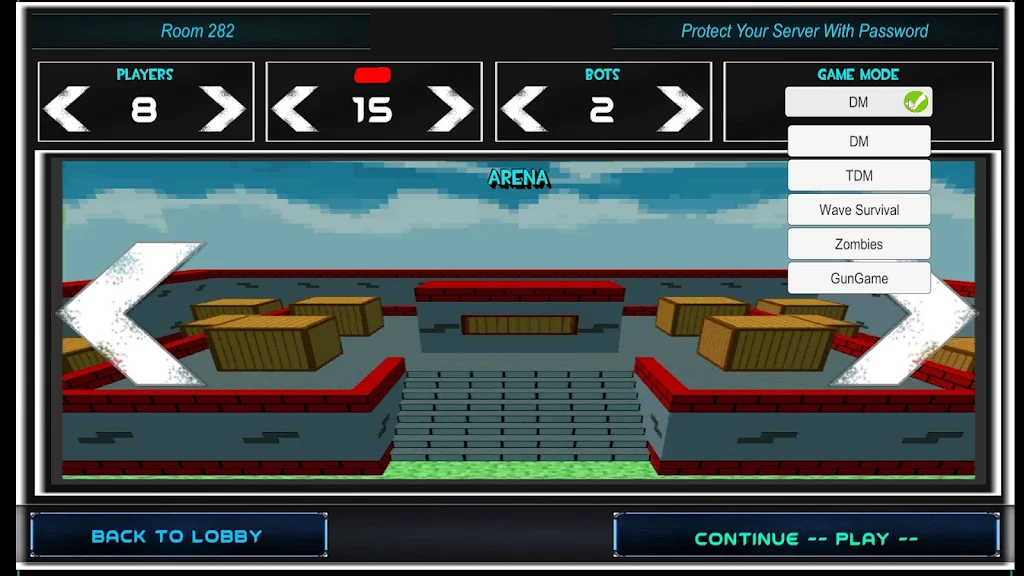1024x576 pixels.
Task: Switch to GunGame mode
Action: 859,278
